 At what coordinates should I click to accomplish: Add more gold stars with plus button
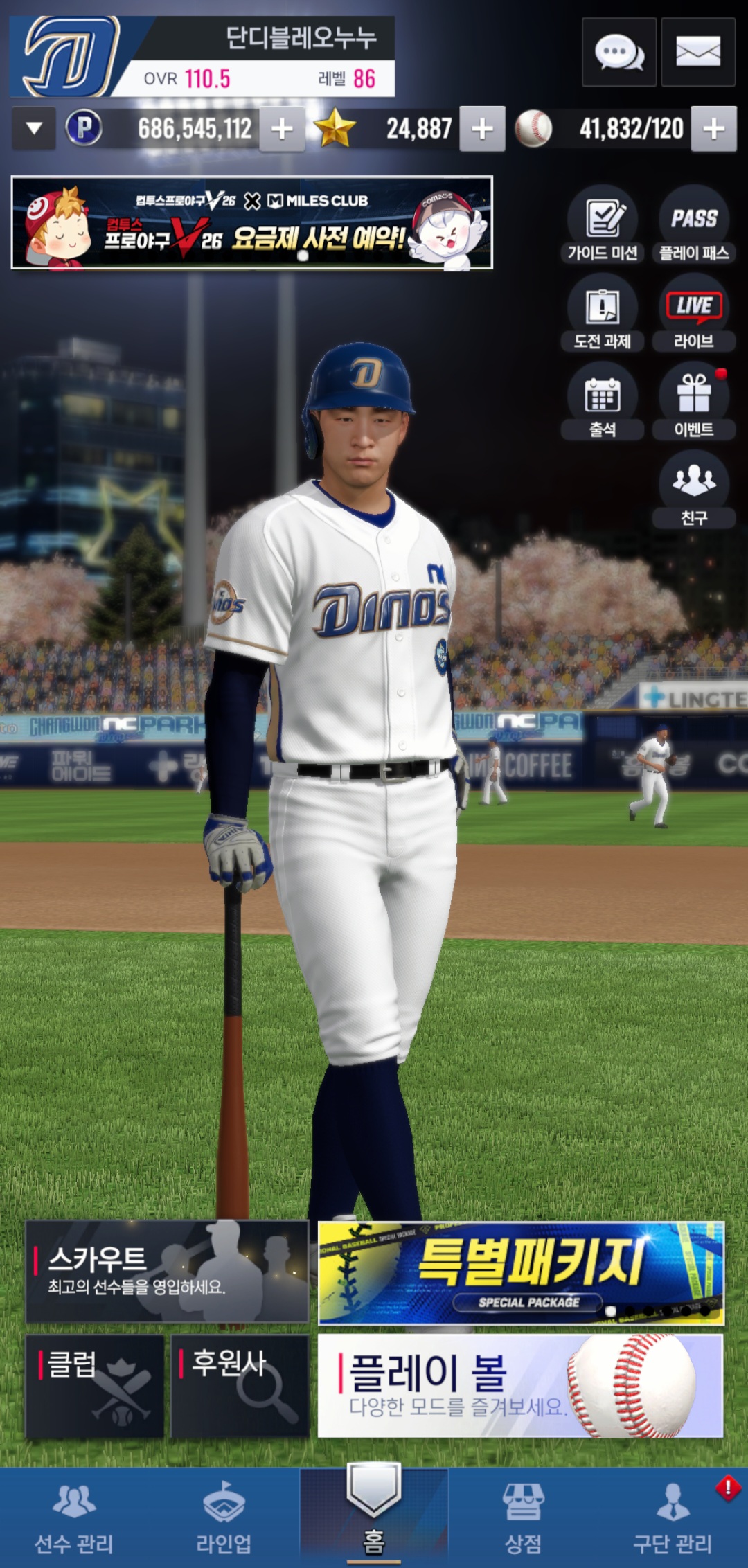482,129
